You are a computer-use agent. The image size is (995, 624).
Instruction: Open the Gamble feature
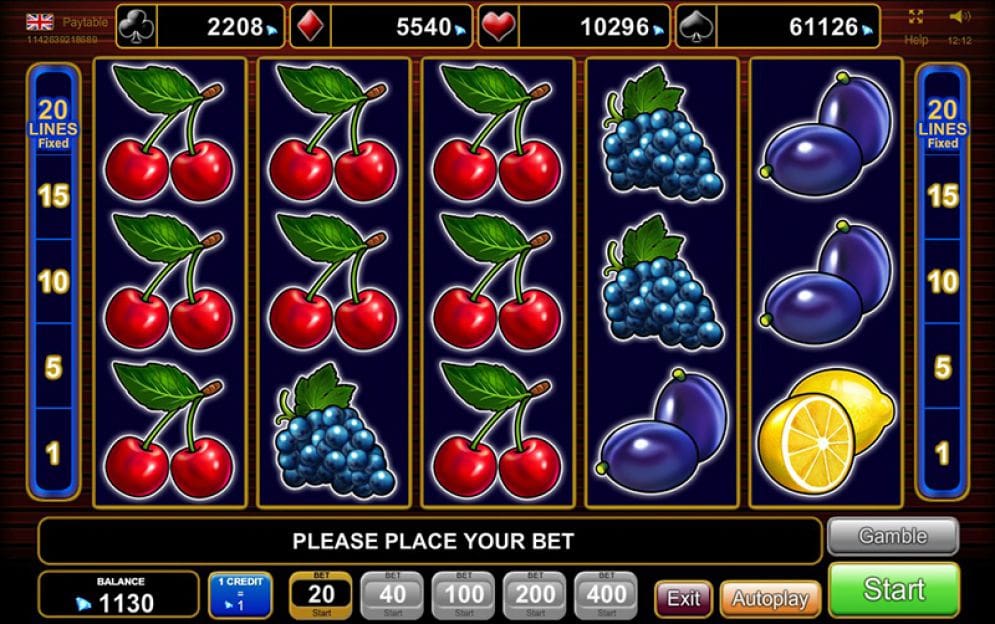tap(892, 536)
